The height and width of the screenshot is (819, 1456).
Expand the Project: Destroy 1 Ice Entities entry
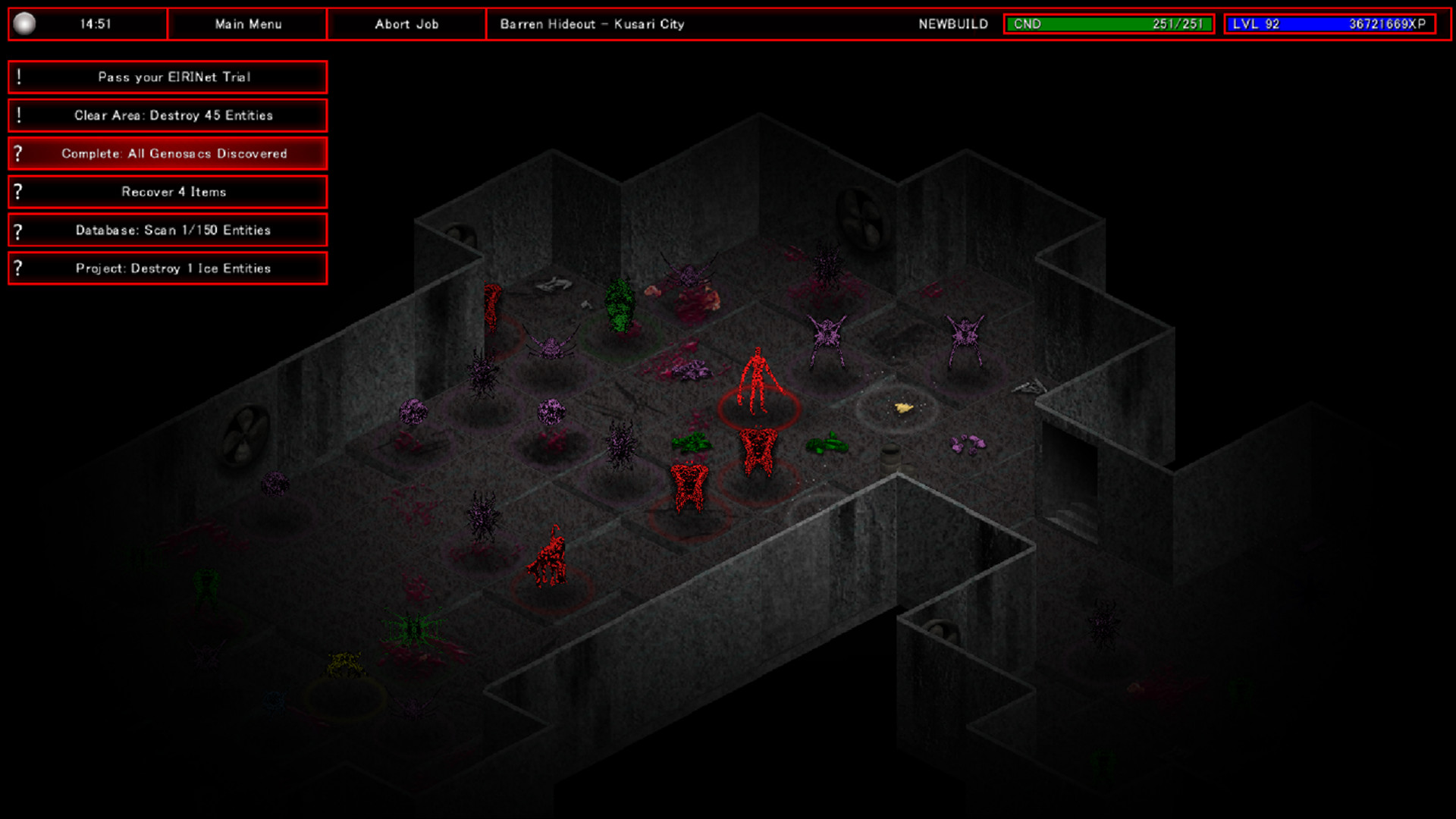coord(173,268)
